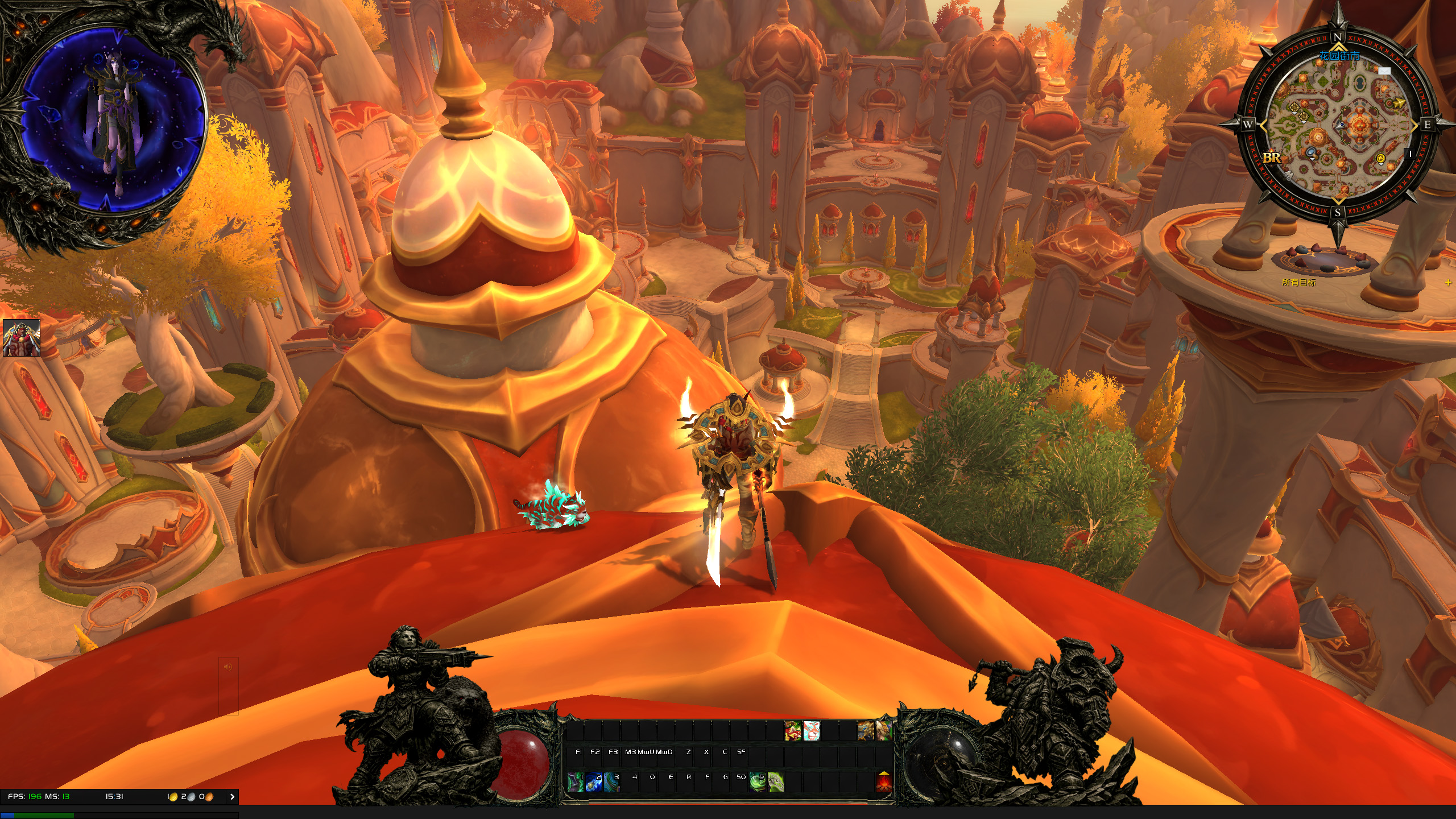Toggle the faint speaker sound icon
Viewport: 1456px width, 819px height.
(228, 667)
